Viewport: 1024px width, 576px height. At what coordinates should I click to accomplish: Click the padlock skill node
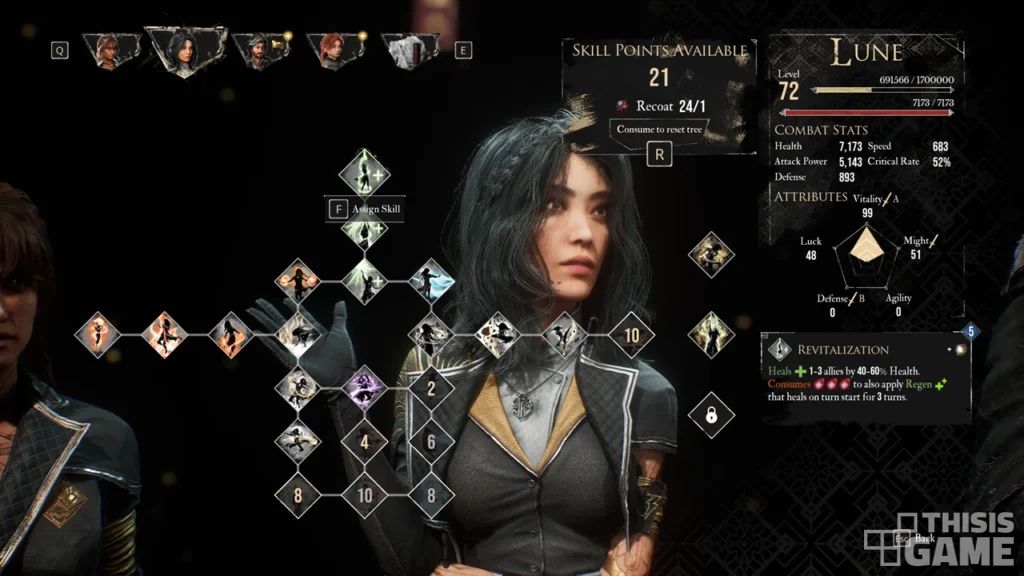(x=711, y=415)
